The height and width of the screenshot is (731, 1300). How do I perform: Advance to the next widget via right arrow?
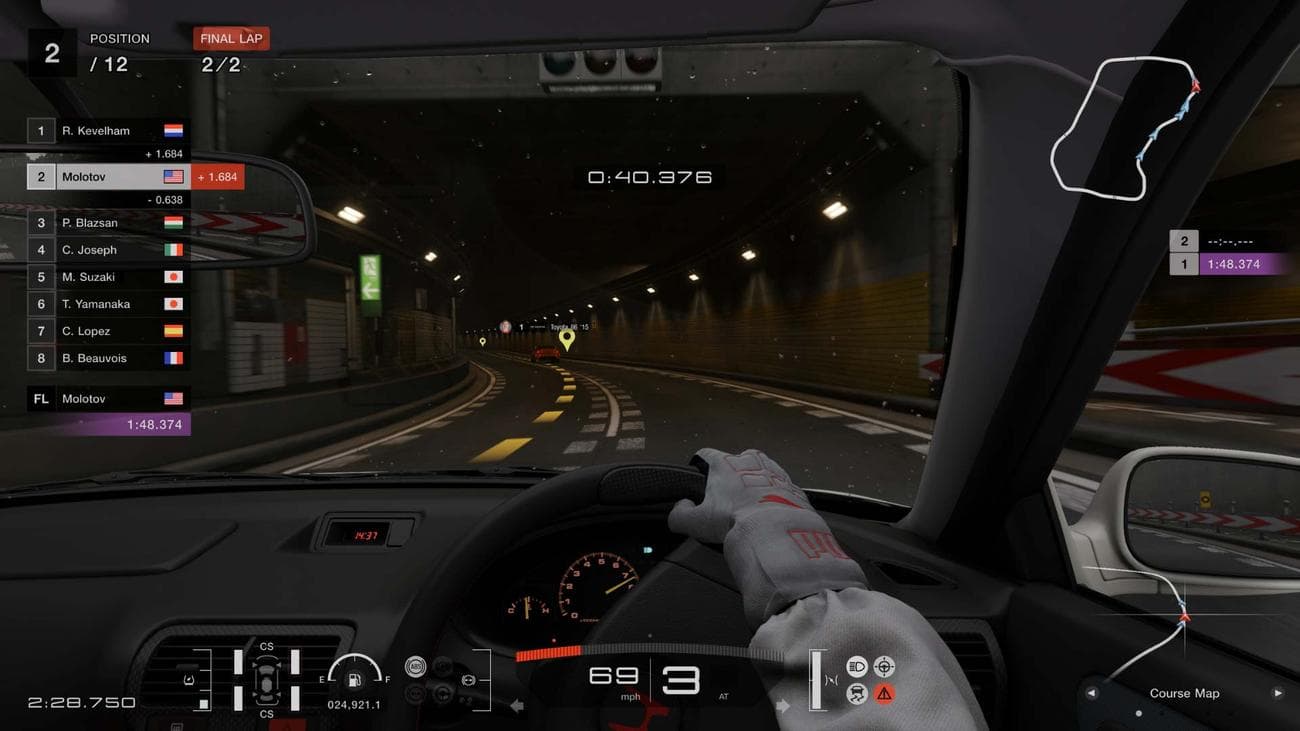tap(1276, 693)
